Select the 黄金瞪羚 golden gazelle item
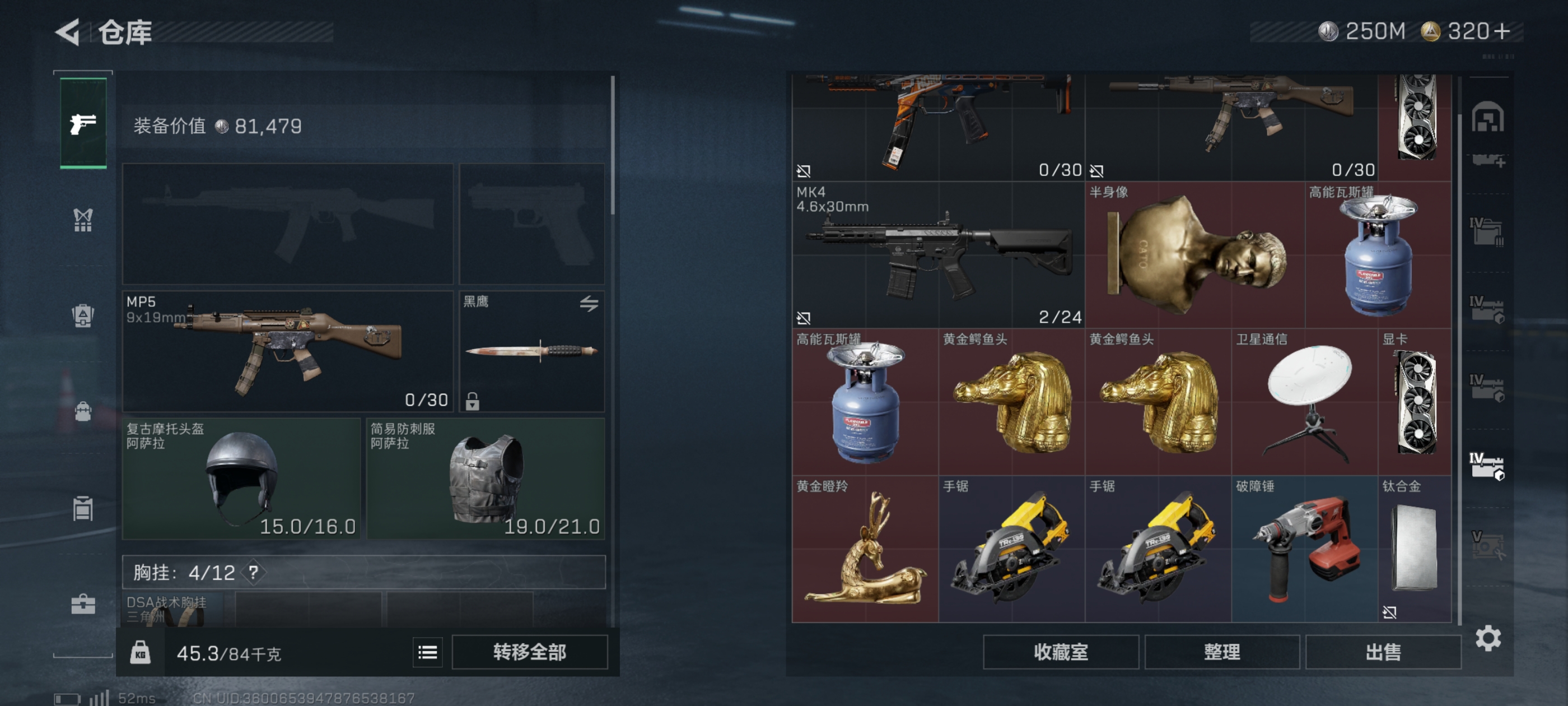The image size is (1568, 706). pyautogui.click(x=863, y=548)
